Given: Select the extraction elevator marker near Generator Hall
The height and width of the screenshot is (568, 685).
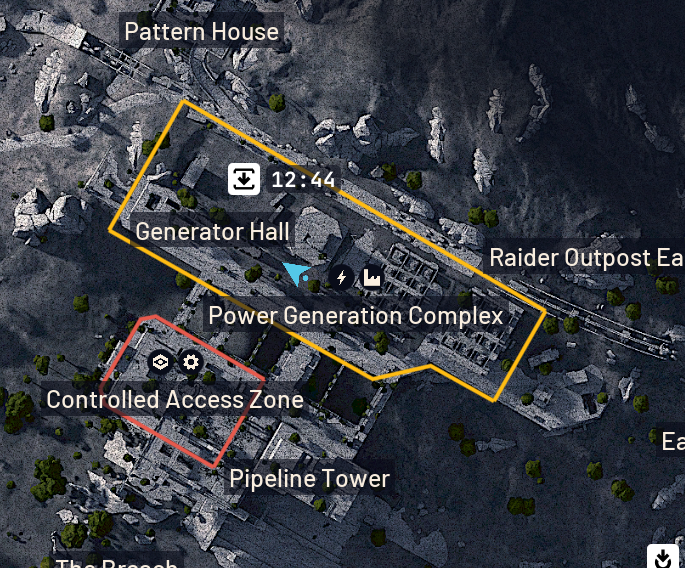Looking at the screenshot, I should pyautogui.click(x=244, y=180).
